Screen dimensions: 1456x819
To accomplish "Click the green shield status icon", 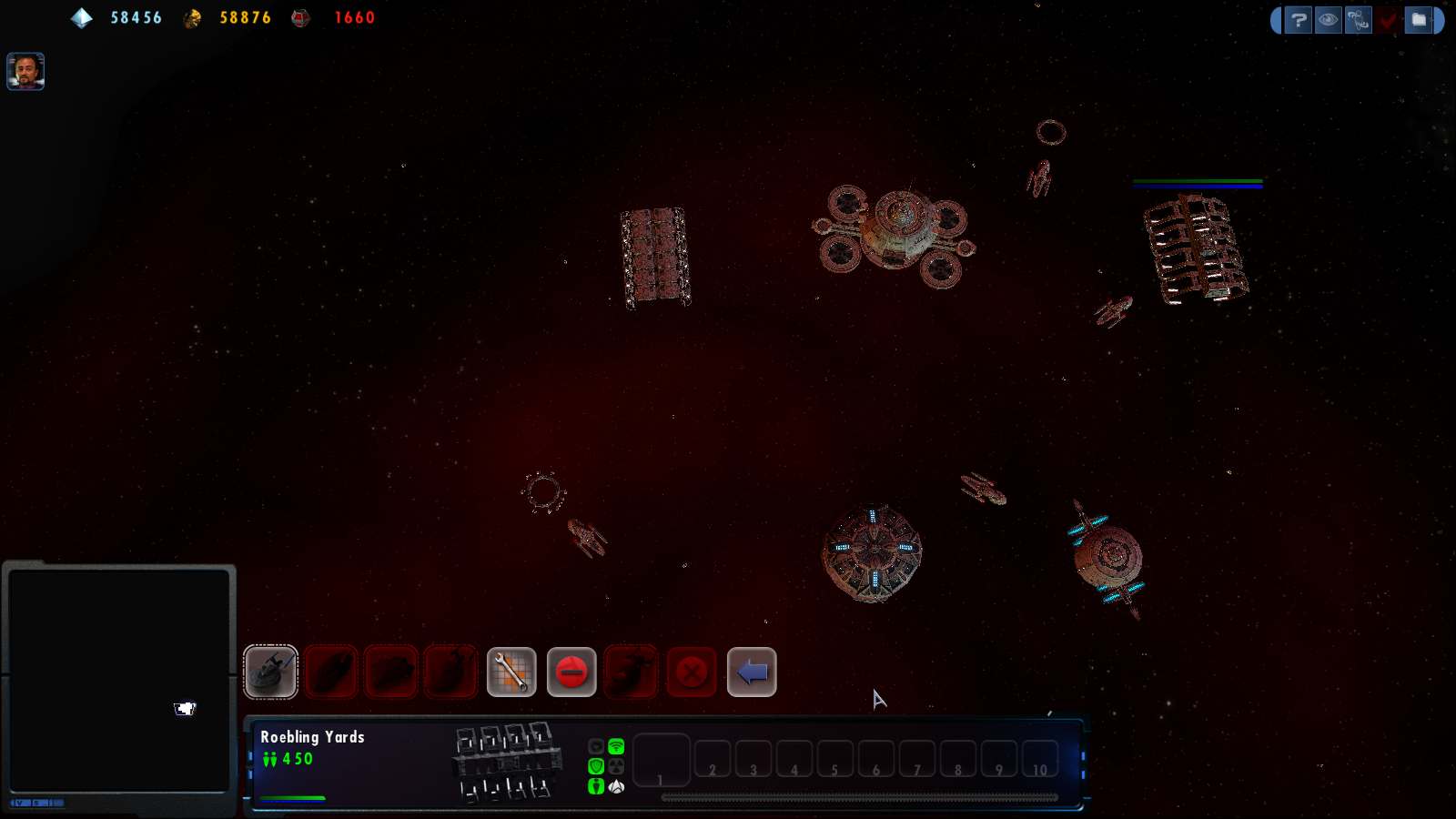I will point(596,766).
